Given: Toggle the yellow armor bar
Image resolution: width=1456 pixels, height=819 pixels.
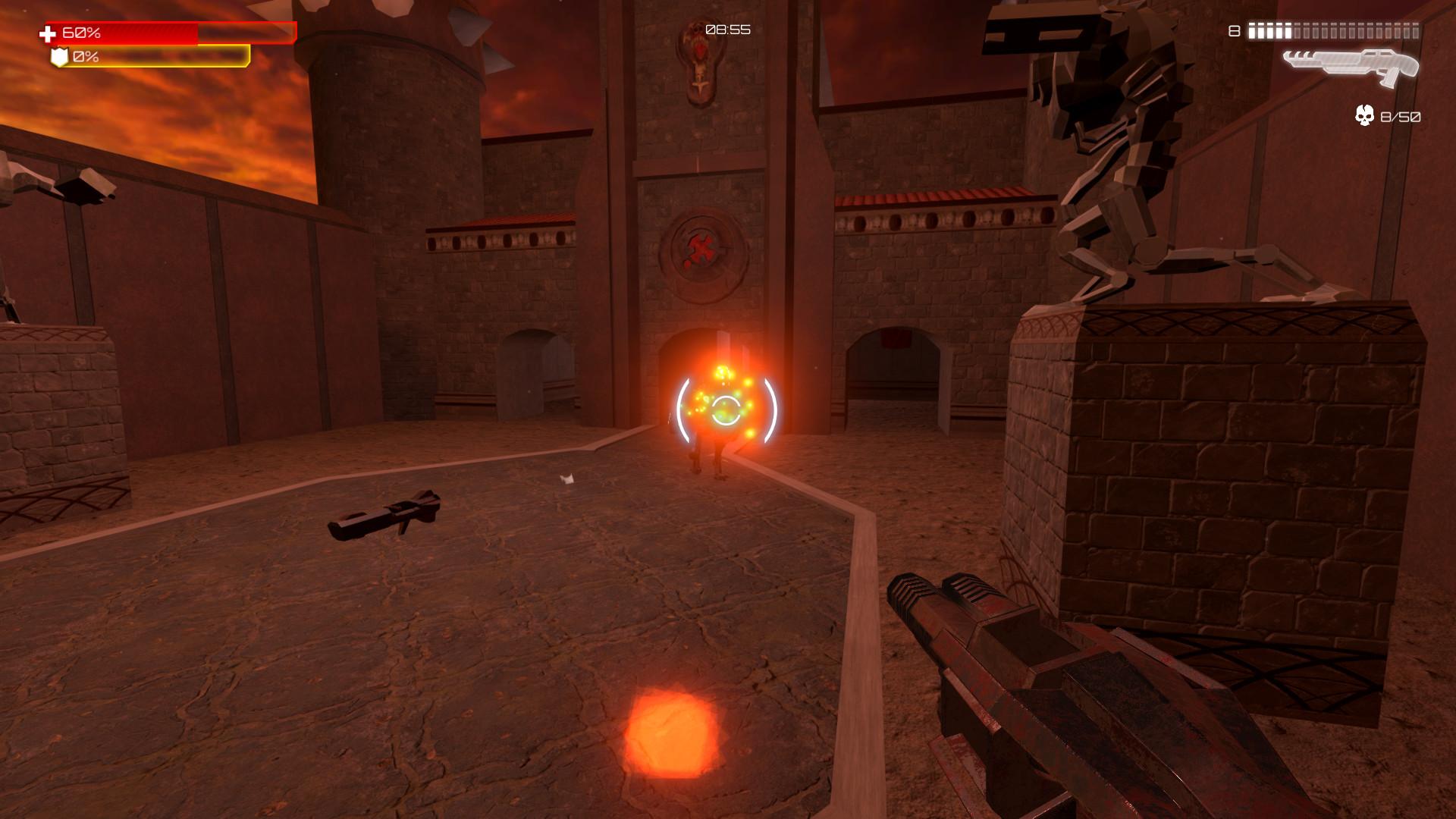Looking at the screenshot, I should (152, 56).
